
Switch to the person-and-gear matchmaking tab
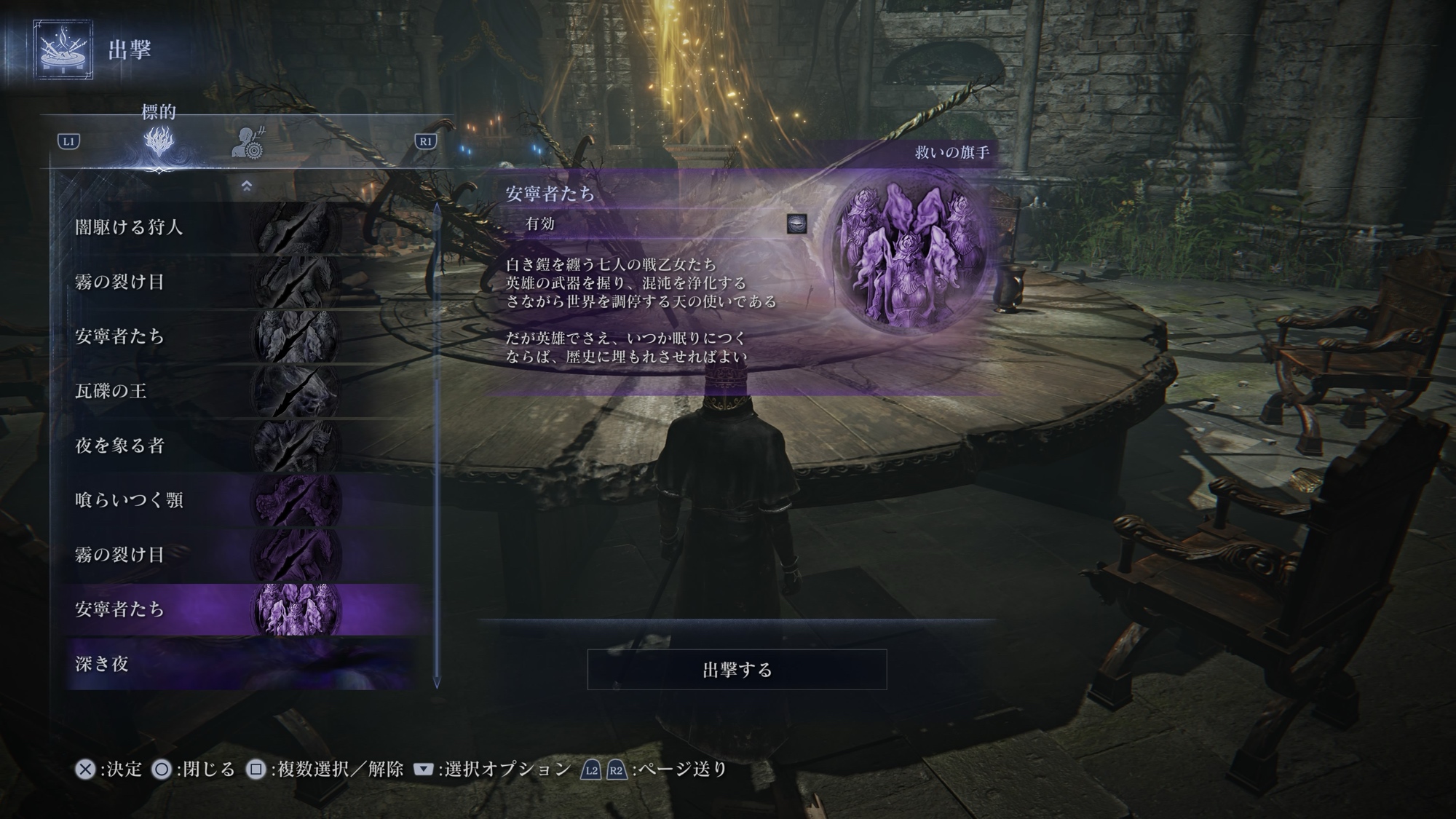[248, 143]
